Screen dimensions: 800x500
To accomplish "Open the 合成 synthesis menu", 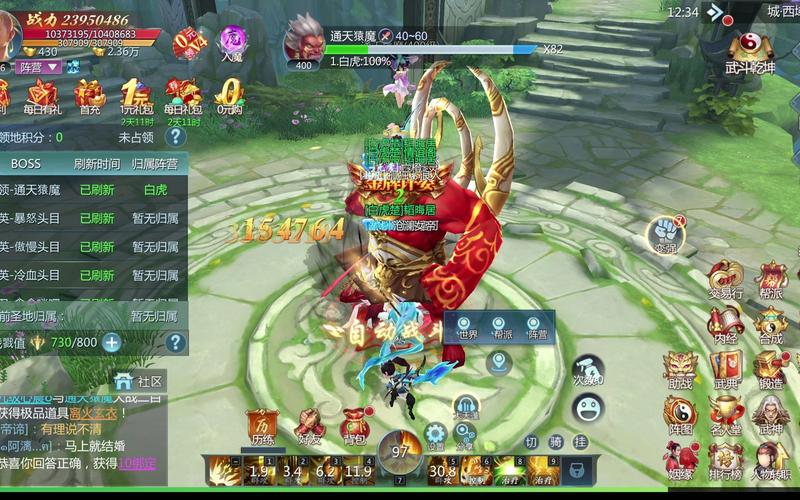I will coord(770,323).
